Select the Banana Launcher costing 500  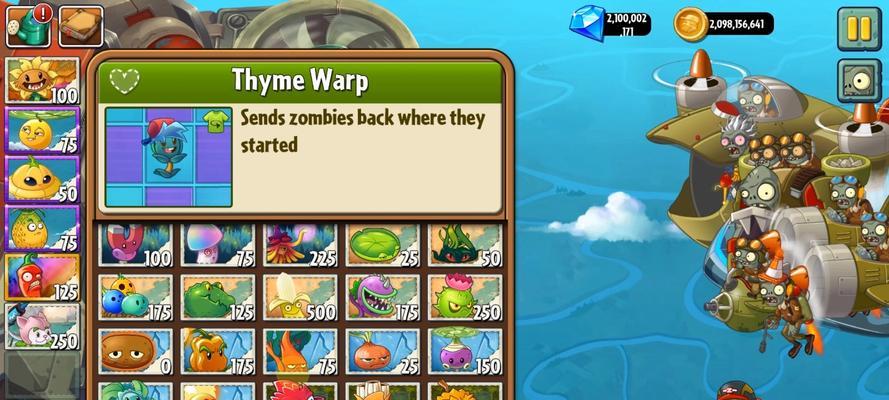coord(300,299)
